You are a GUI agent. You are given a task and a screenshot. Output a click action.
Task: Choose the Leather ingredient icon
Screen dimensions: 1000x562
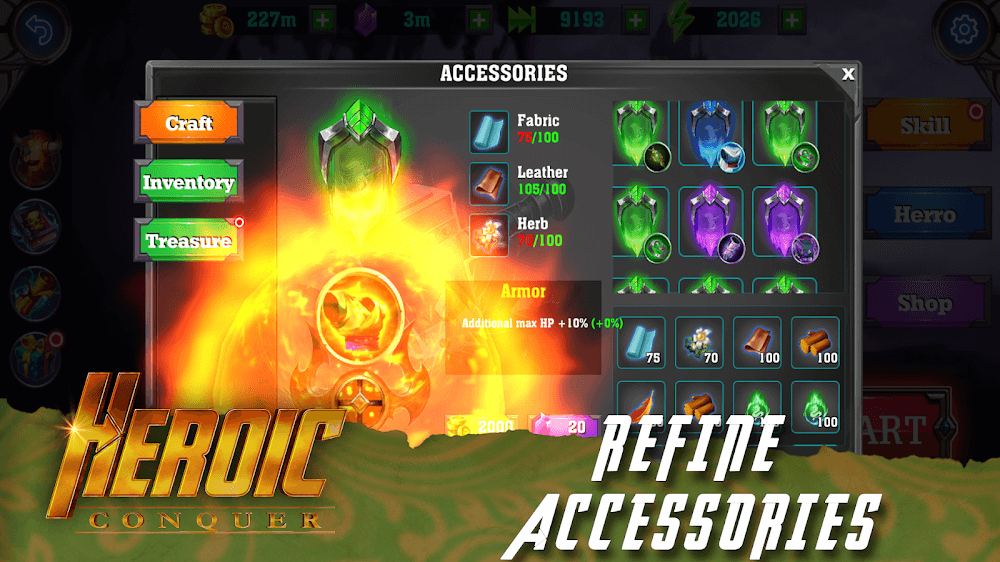pyautogui.click(x=489, y=183)
